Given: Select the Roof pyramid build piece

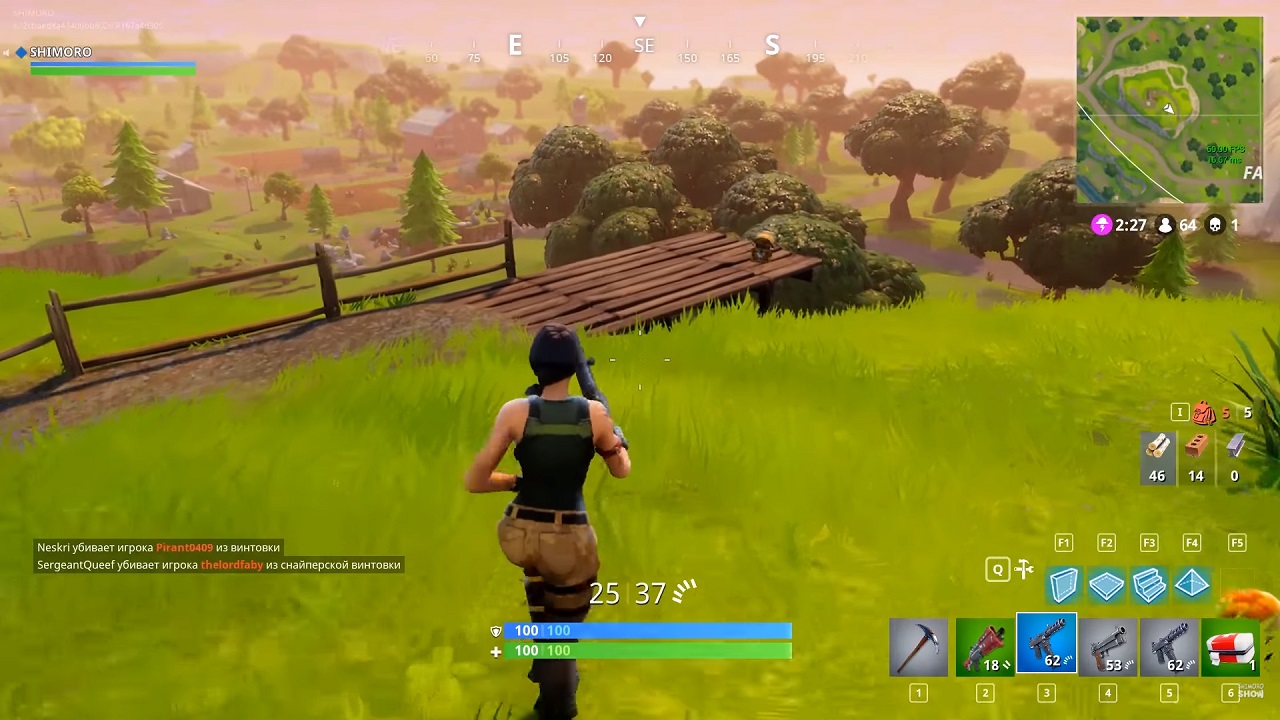Looking at the screenshot, I should pos(1192,585).
